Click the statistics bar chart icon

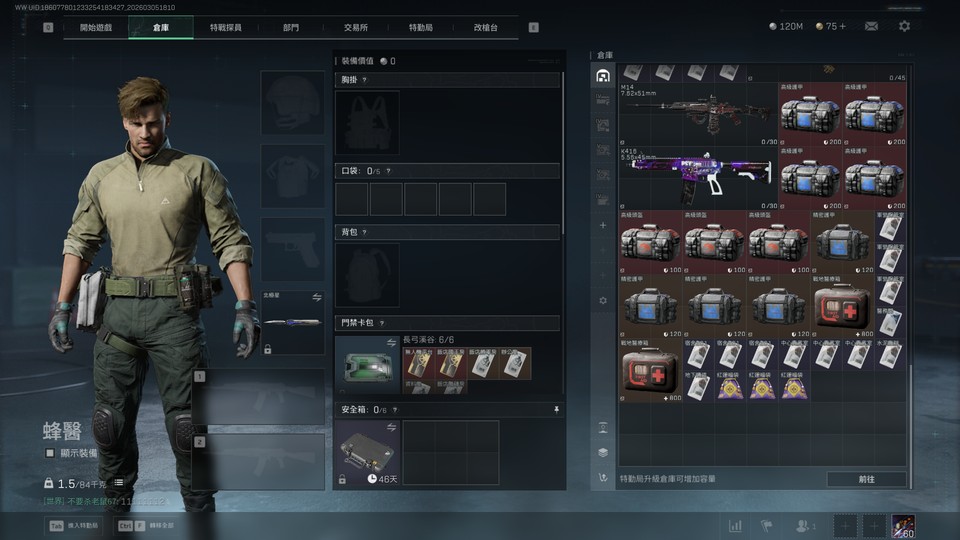tap(735, 525)
